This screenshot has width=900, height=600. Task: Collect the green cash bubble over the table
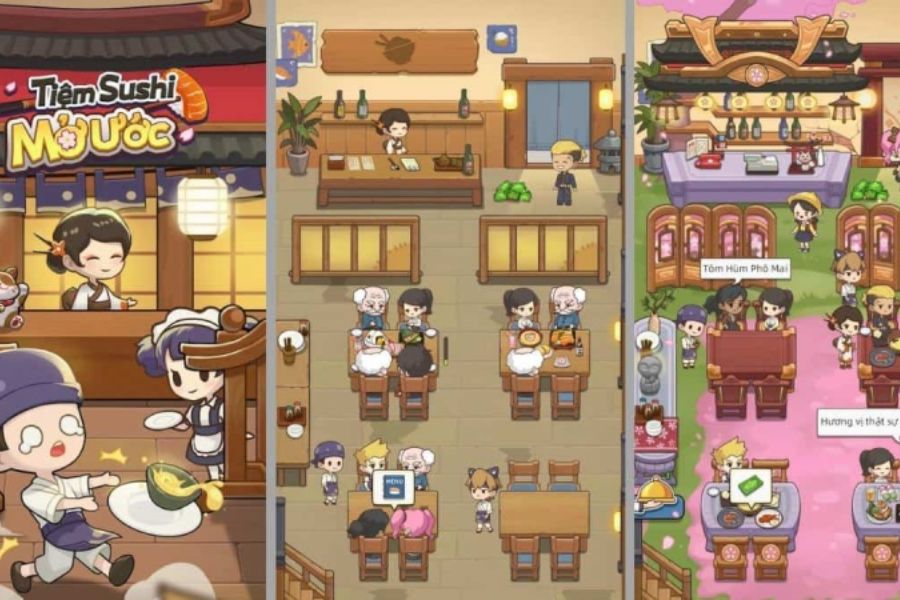coord(749,485)
